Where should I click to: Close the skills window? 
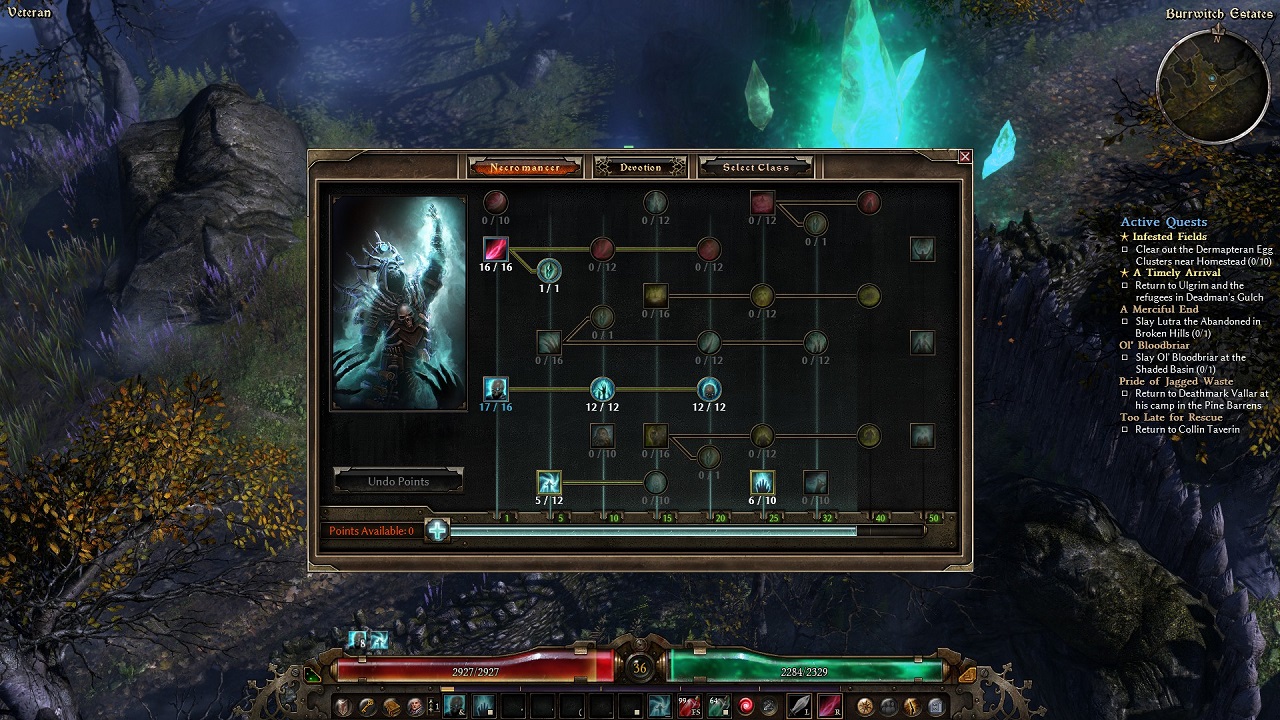point(965,157)
